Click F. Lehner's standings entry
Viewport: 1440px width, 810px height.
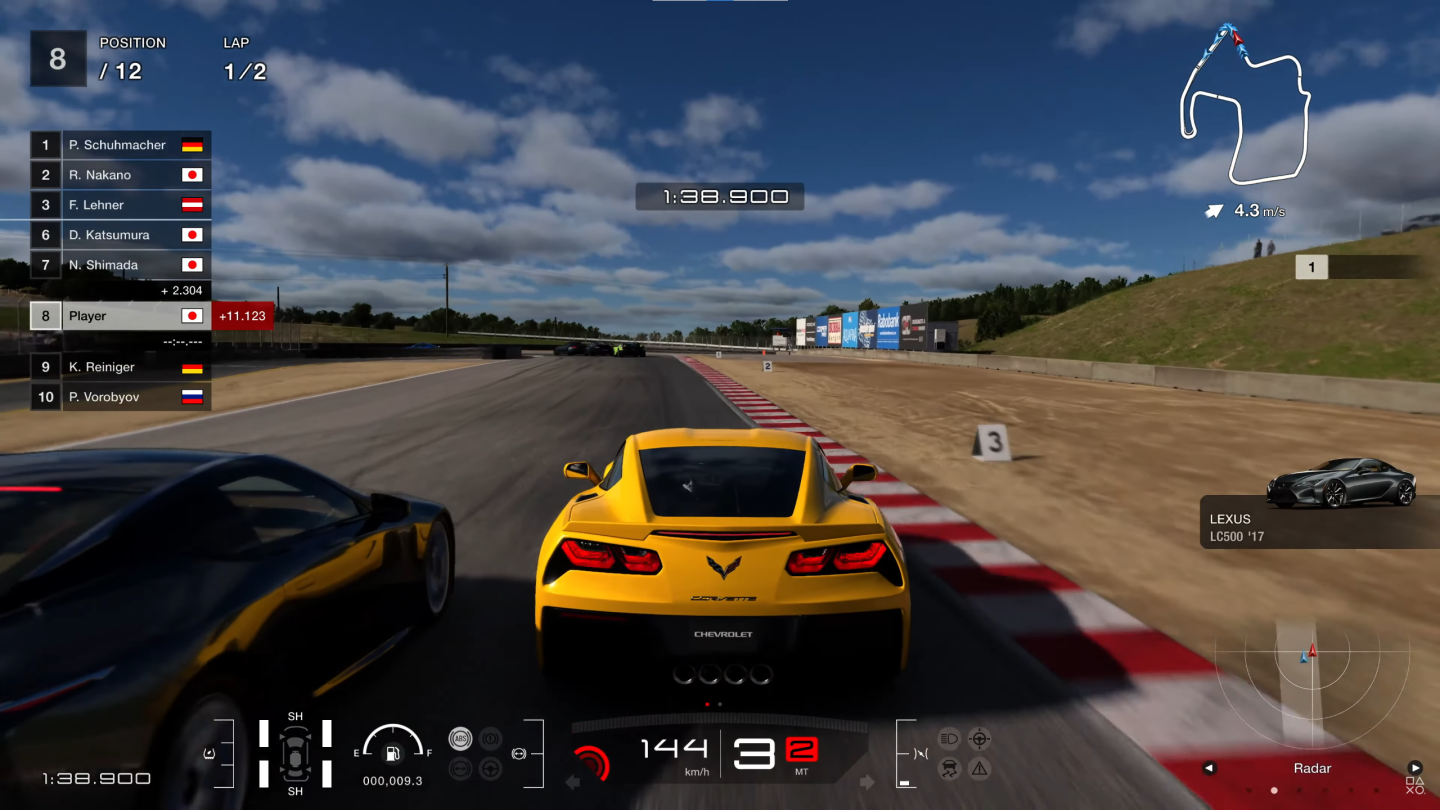(120, 205)
